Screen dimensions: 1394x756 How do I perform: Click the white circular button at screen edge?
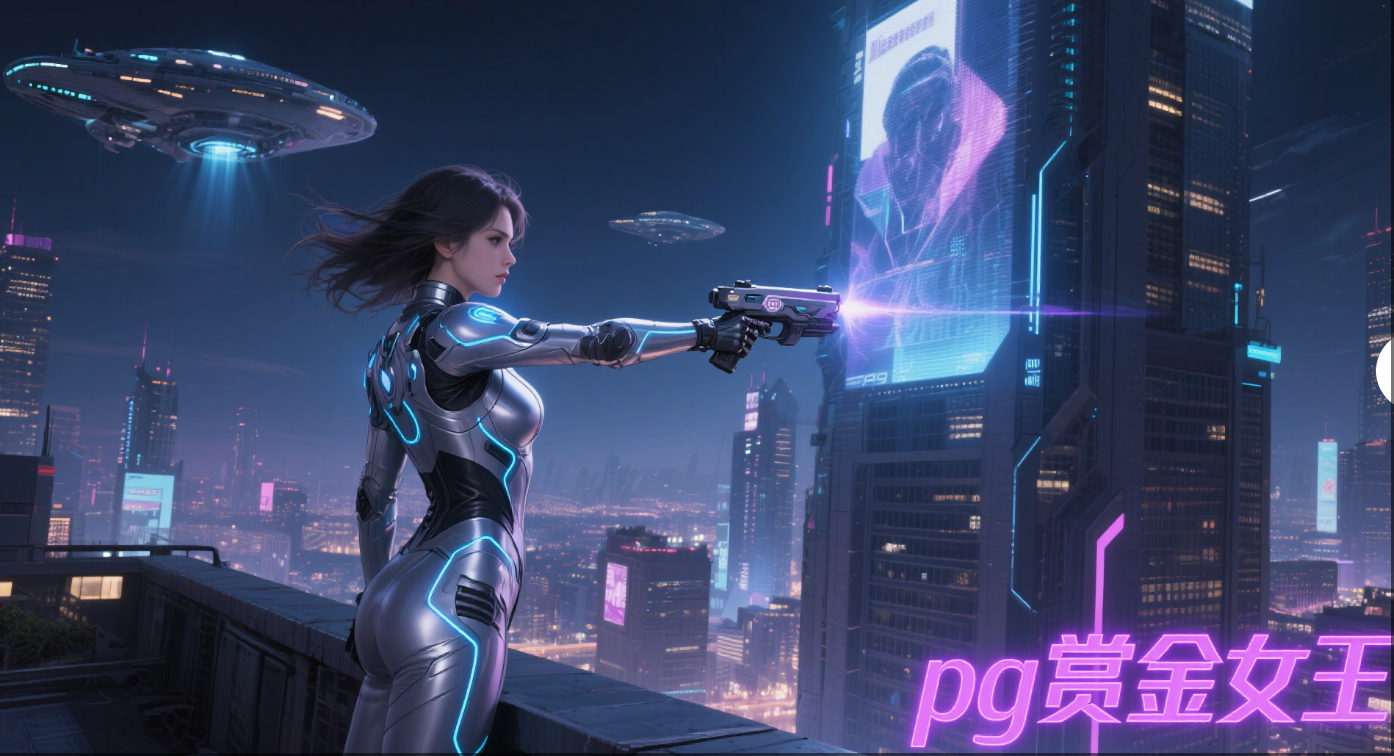[x=1386, y=372]
